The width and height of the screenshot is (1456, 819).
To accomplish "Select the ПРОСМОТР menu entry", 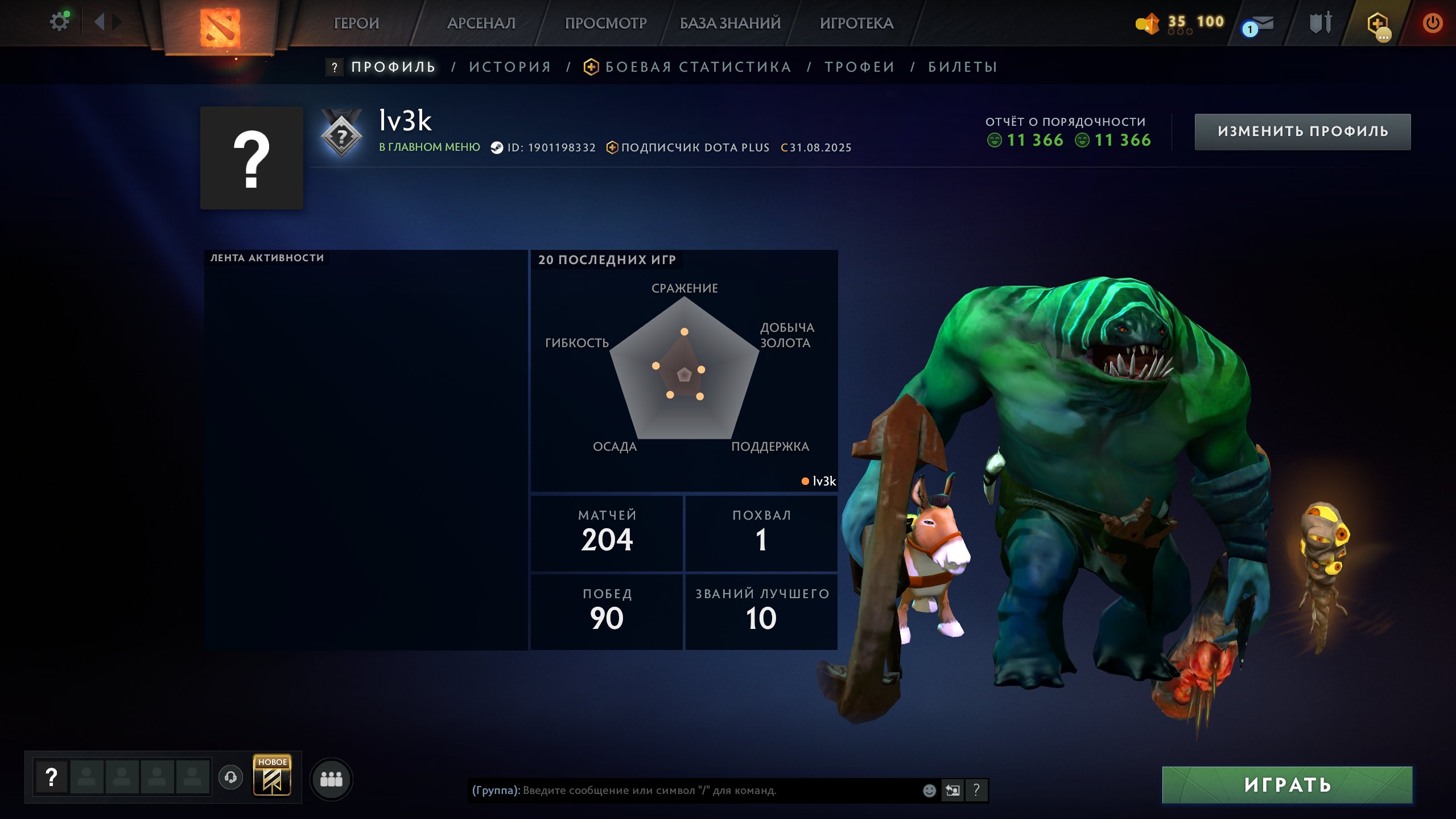I will coord(605,23).
